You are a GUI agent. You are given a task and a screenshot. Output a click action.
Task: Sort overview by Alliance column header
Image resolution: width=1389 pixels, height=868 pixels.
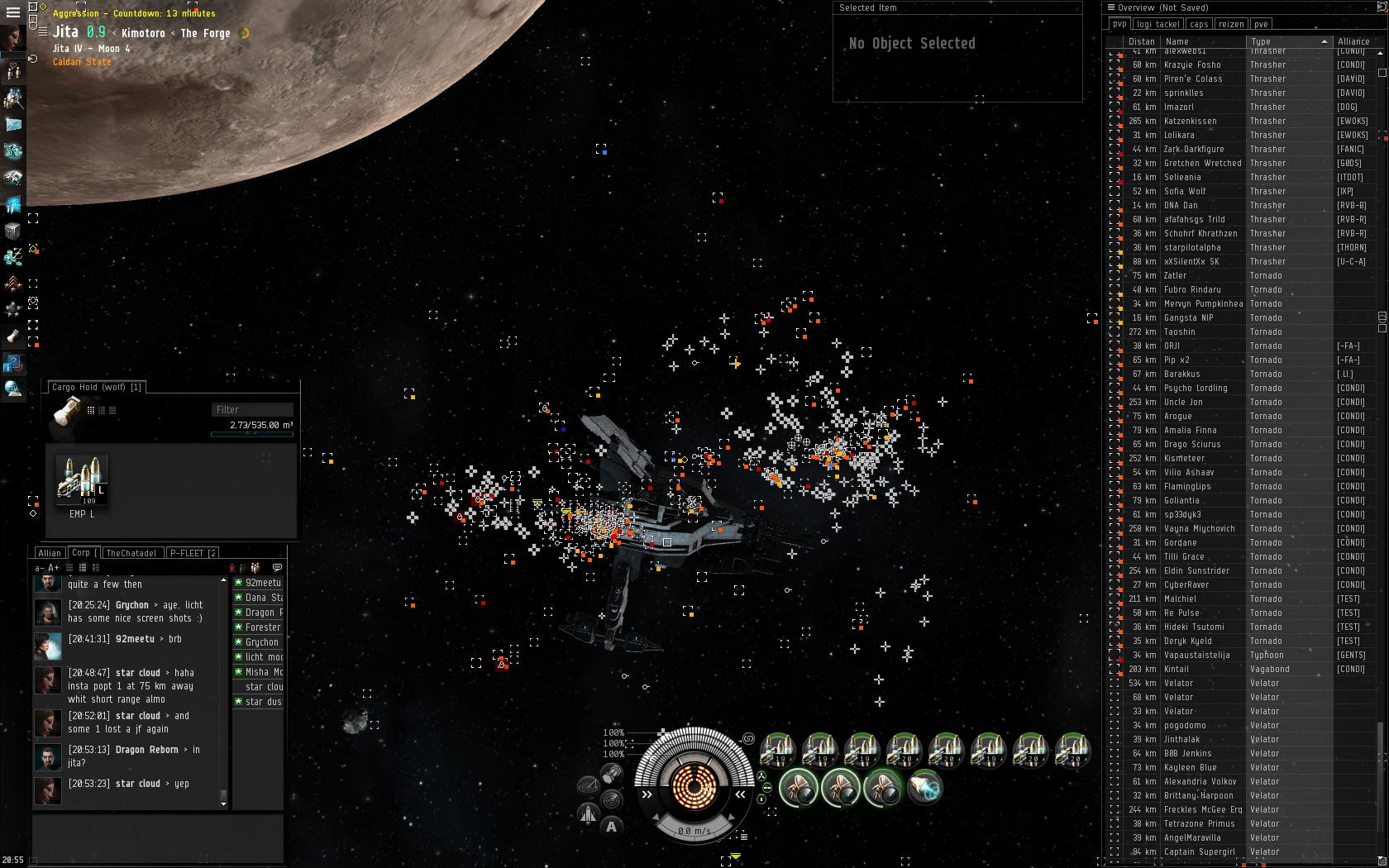click(1353, 41)
